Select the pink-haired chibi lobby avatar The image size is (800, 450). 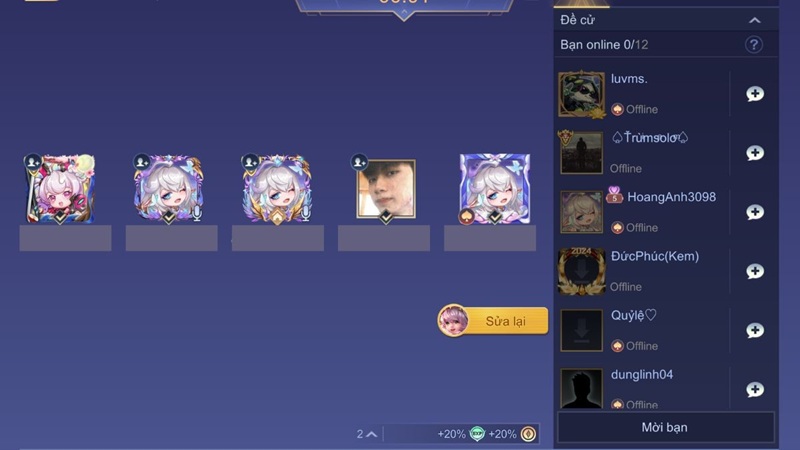point(60,189)
